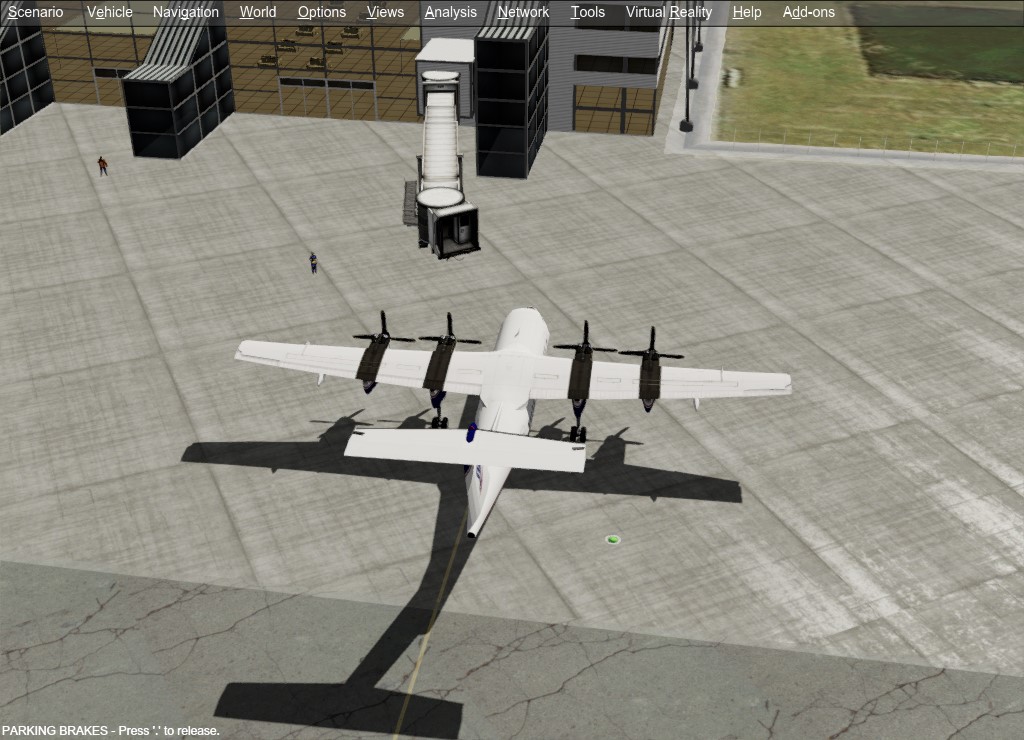
Task: Open the Add-ons menu
Action: (x=808, y=12)
